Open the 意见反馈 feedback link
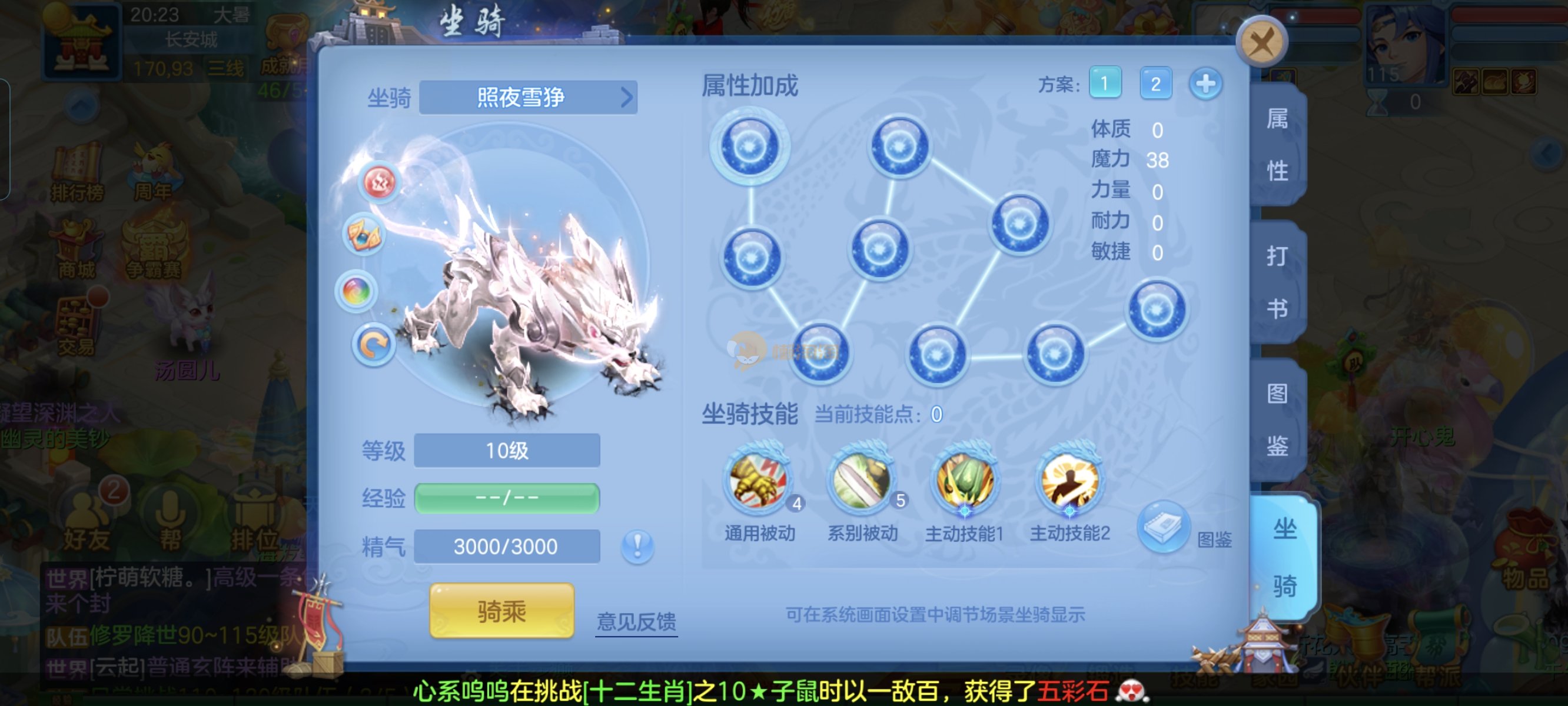Image resolution: width=1568 pixels, height=706 pixels. point(636,621)
